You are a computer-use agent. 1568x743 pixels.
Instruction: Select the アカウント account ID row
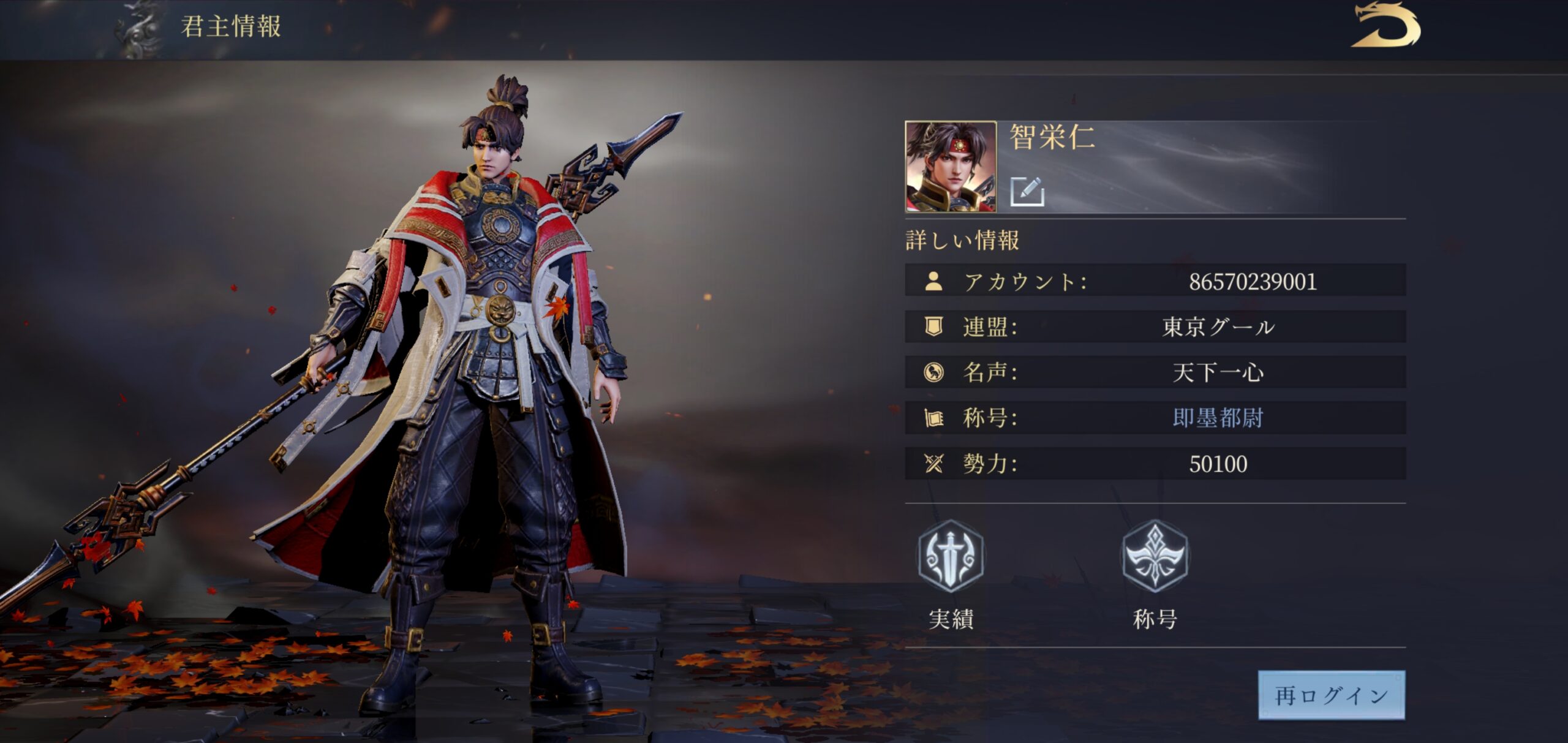(1155, 281)
